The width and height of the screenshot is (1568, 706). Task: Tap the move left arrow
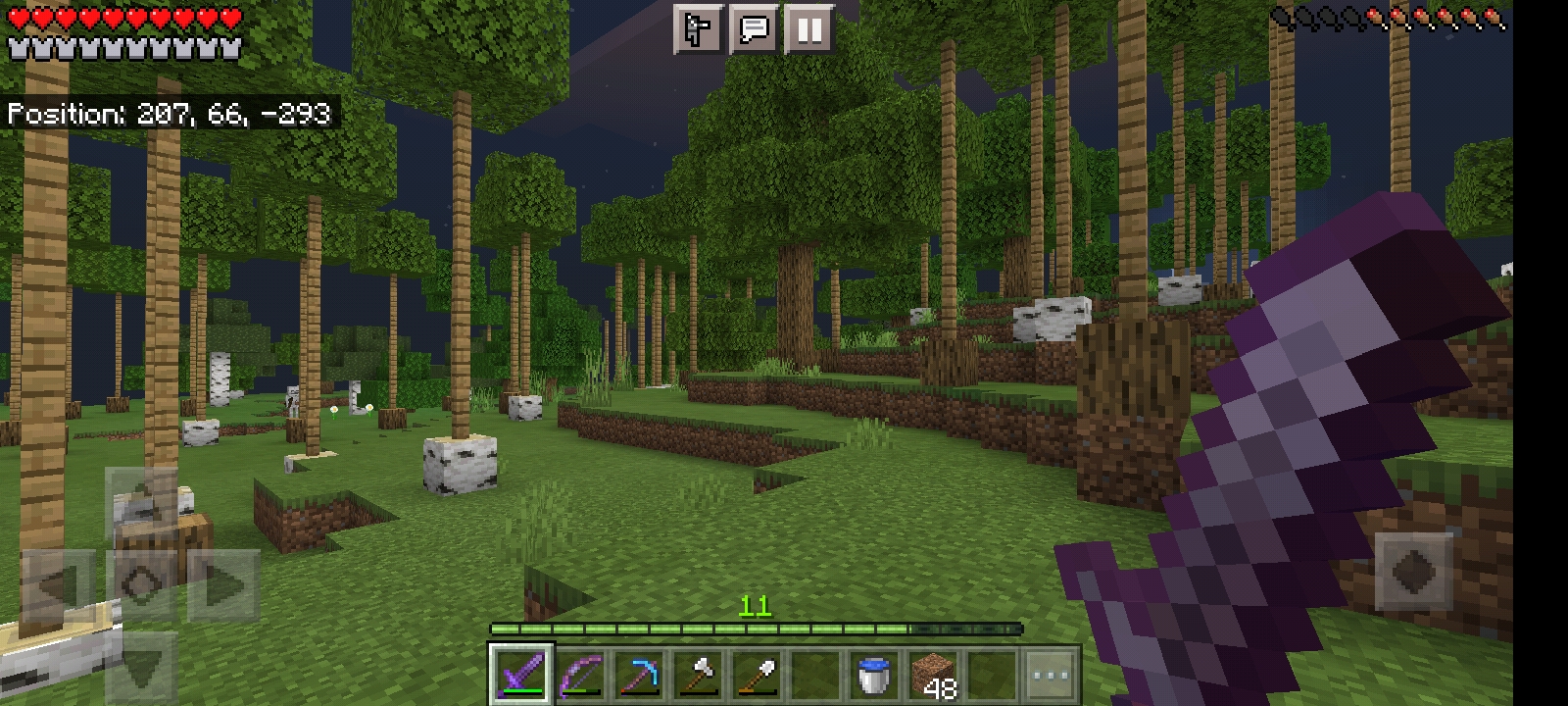pos(59,585)
